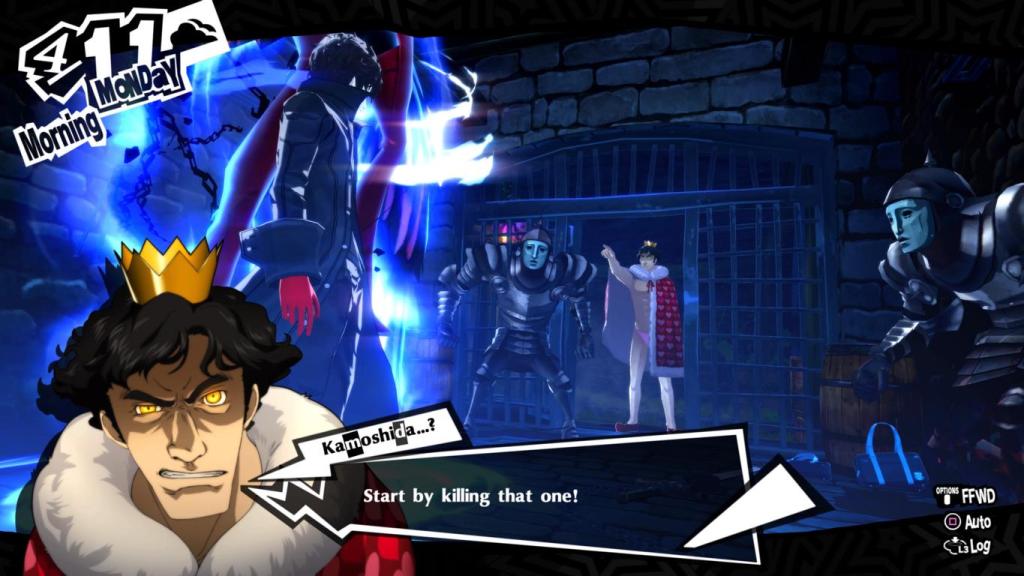The image size is (1024, 576).
Task: Turn on Auto dialogue advance
Action: point(968,521)
